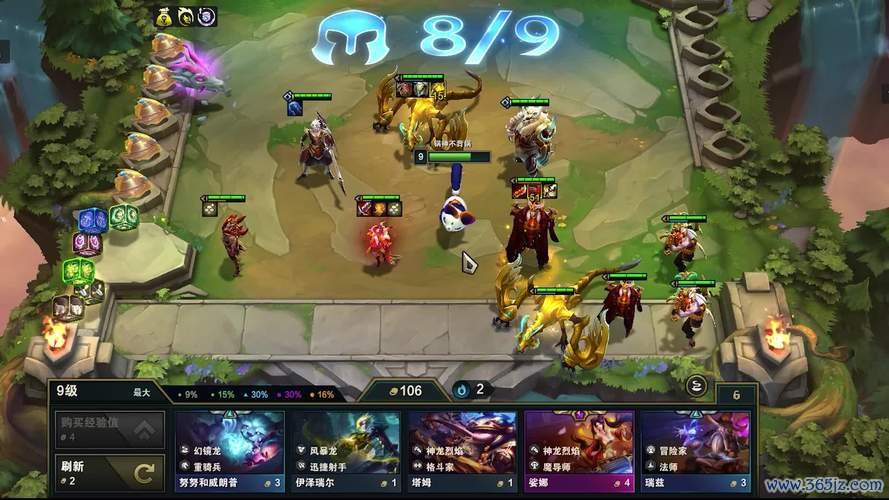Image resolution: width=889 pixels, height=500 pixels.
Task: Pick the blue item cube on the bench
Action: click(x=91, y=218)
